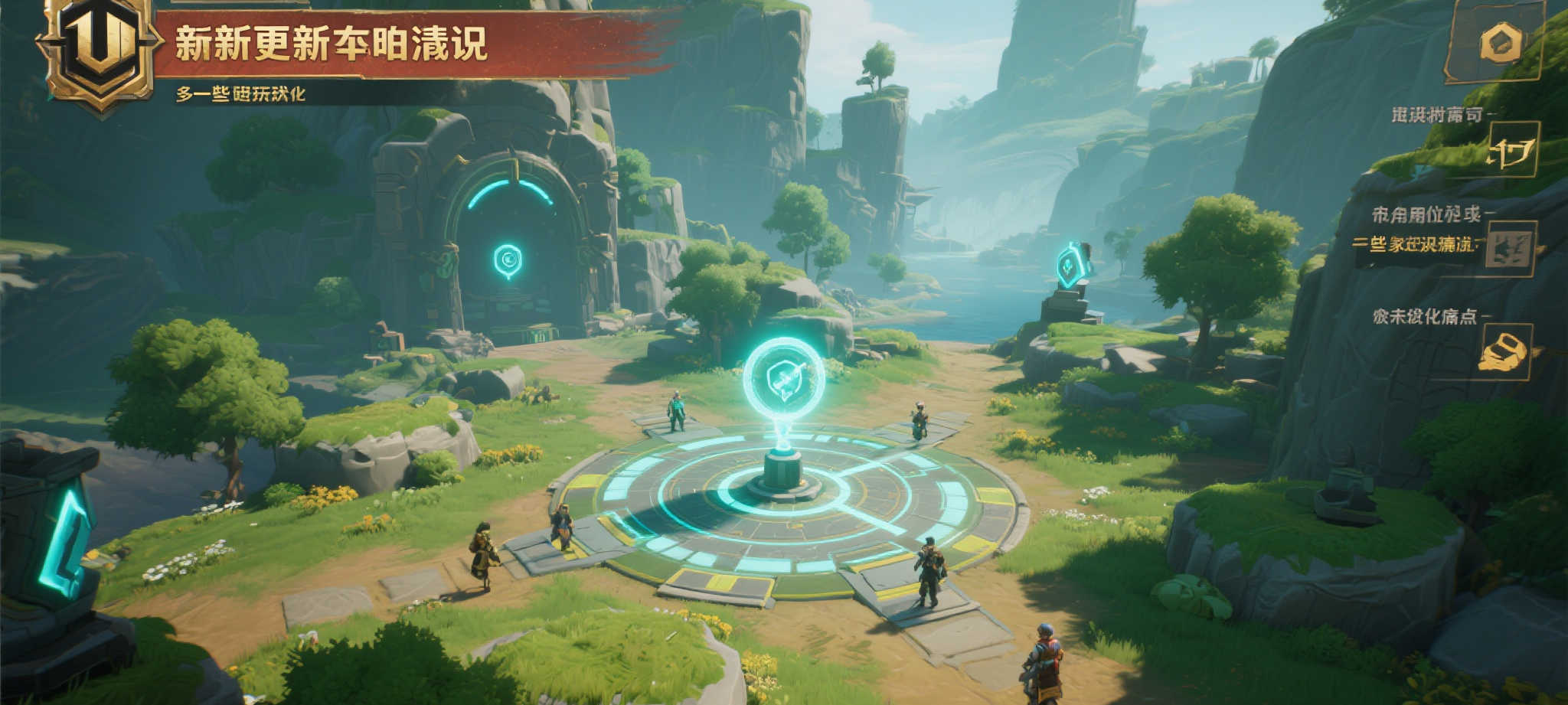Choose the highlighted gold text entry
This screenshot has width=1568, height=705.
click(1413, 245)
